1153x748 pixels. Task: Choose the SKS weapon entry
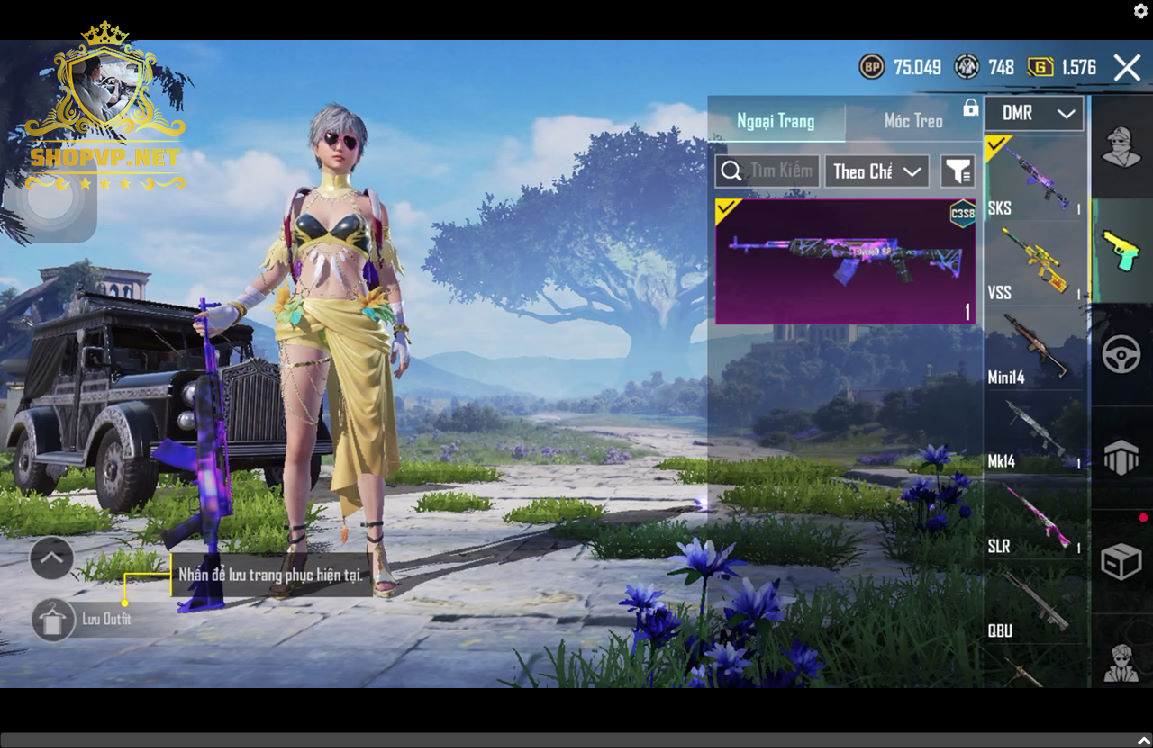click(1035, 178)
